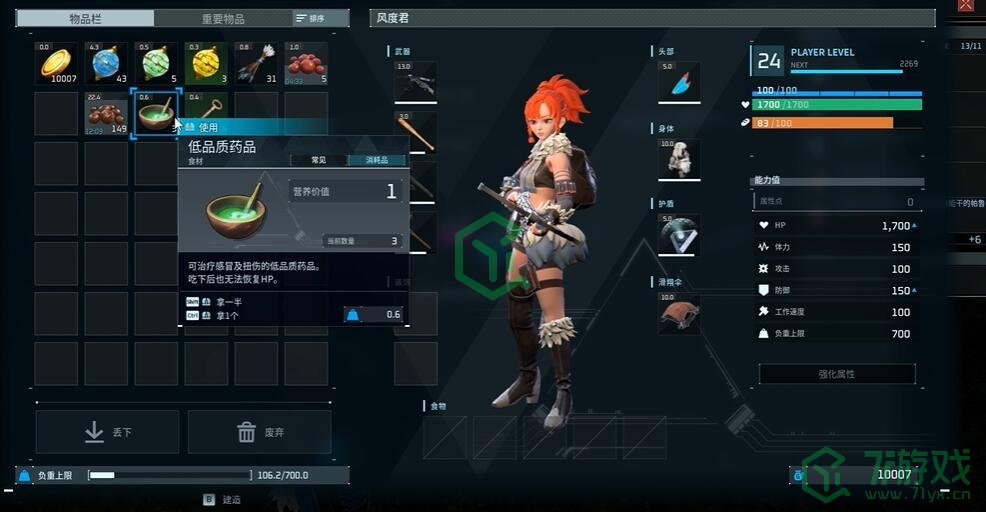Select the green sphere slot
The height and width of the screenshot is (512, 986).
pos(157,63)
